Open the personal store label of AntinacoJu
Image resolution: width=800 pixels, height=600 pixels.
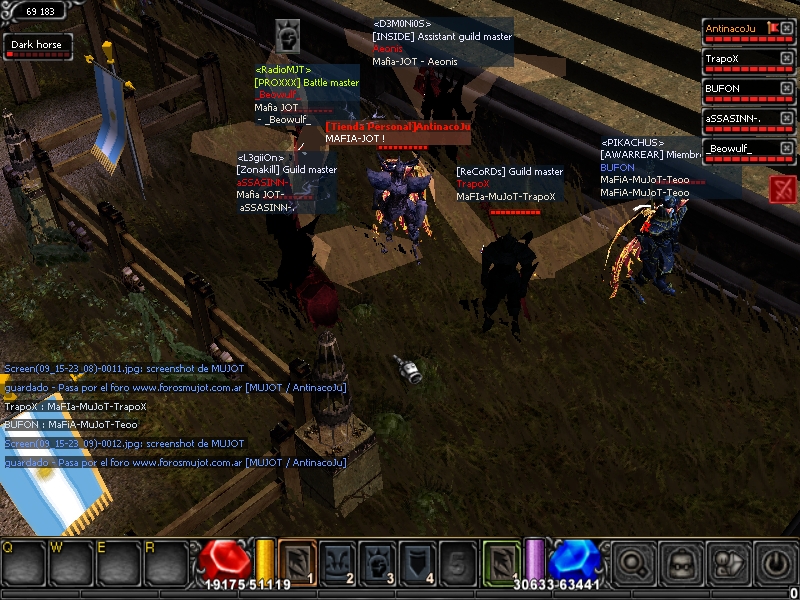click(x=397, y=127)
